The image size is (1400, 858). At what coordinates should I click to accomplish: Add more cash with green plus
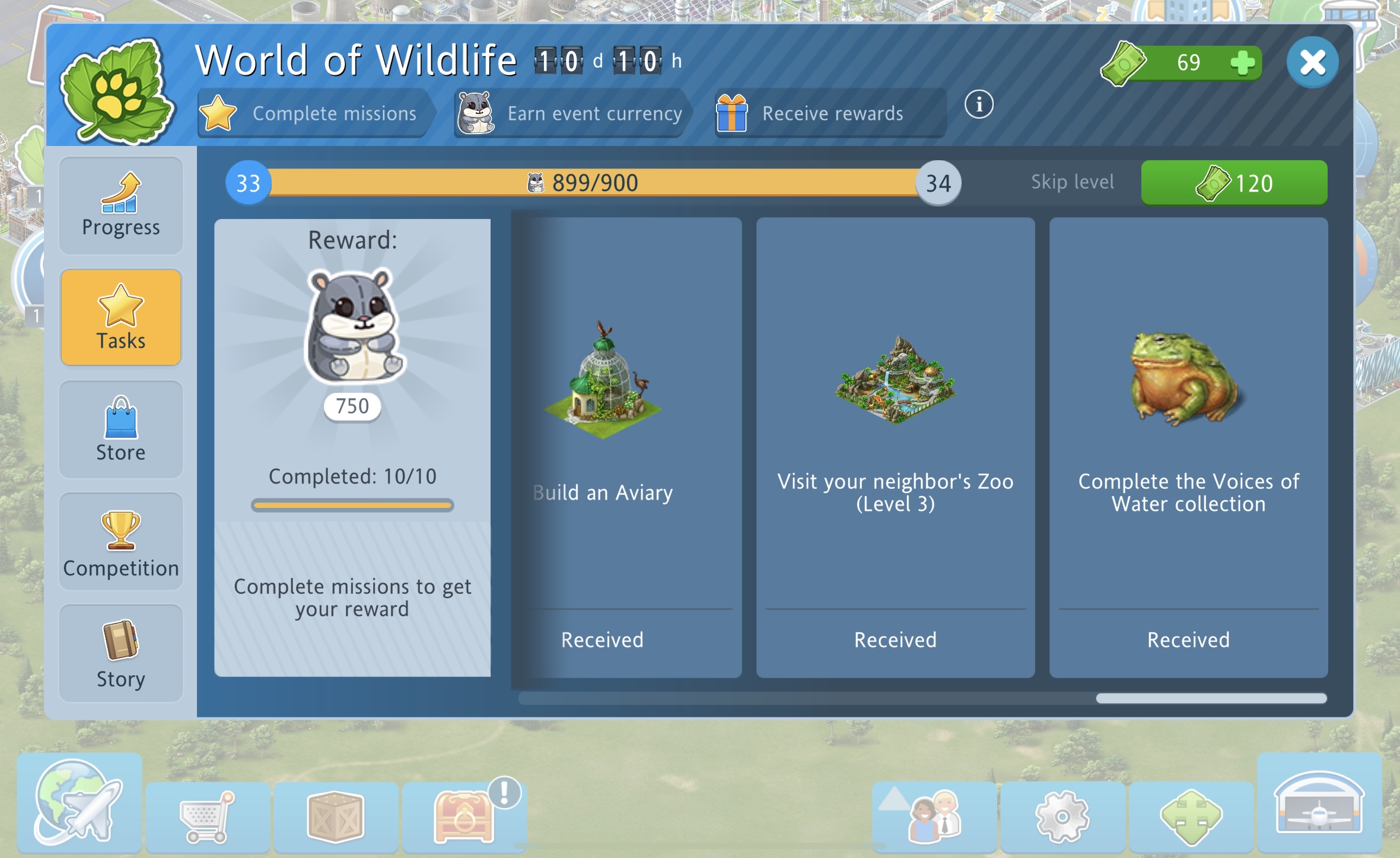pos(1242,63)
